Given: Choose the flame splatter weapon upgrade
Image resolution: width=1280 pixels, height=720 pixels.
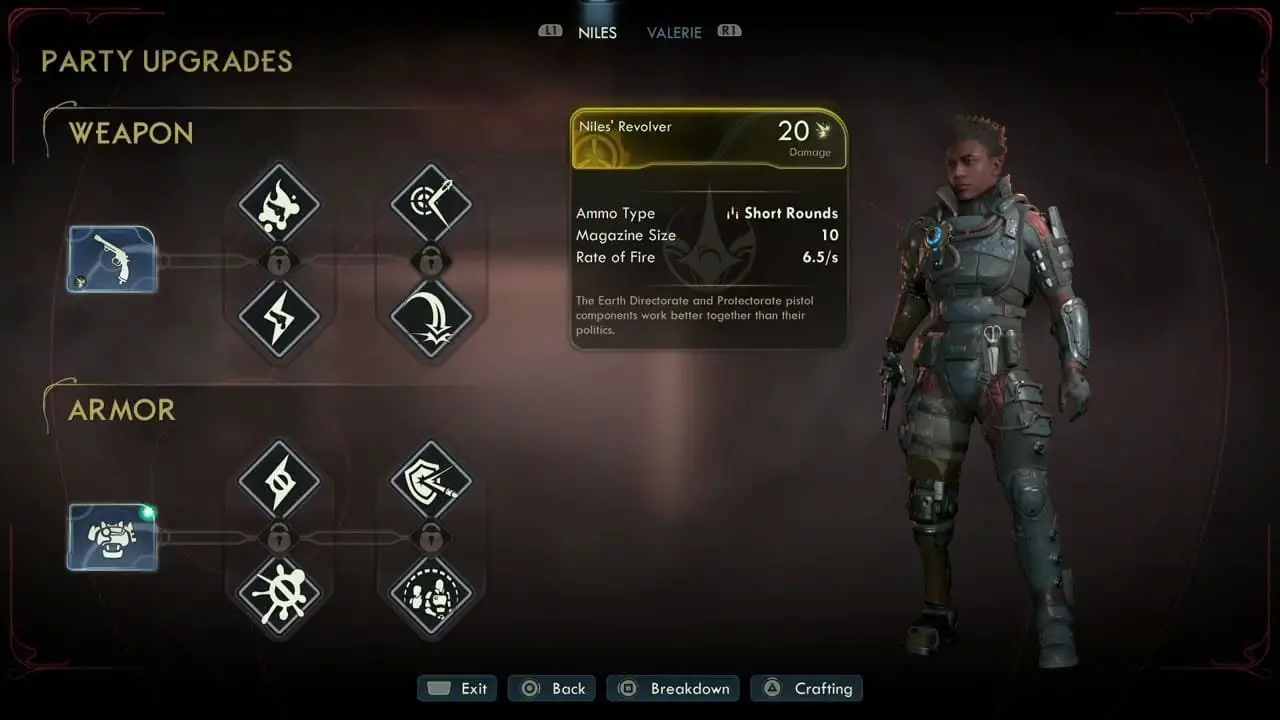Looking at the screenshot, I should click(279, 205).
